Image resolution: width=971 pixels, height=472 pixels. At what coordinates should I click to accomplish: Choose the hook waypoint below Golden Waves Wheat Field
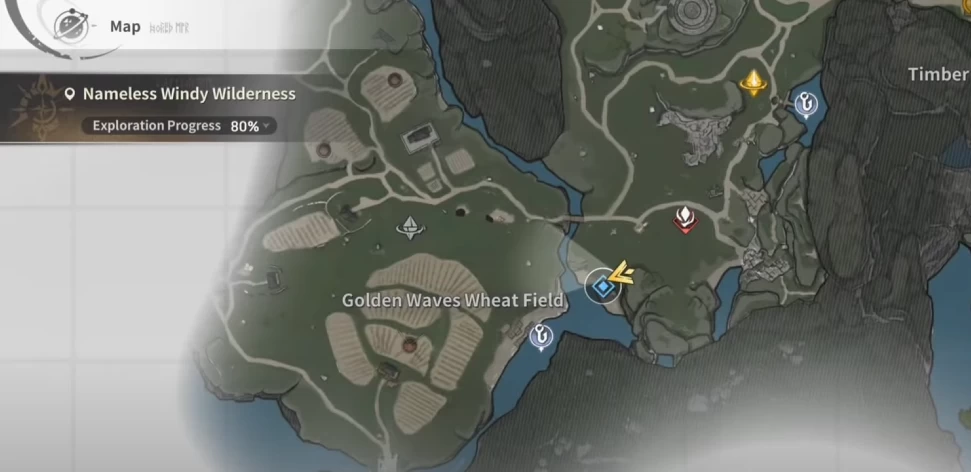click(542, 337)
